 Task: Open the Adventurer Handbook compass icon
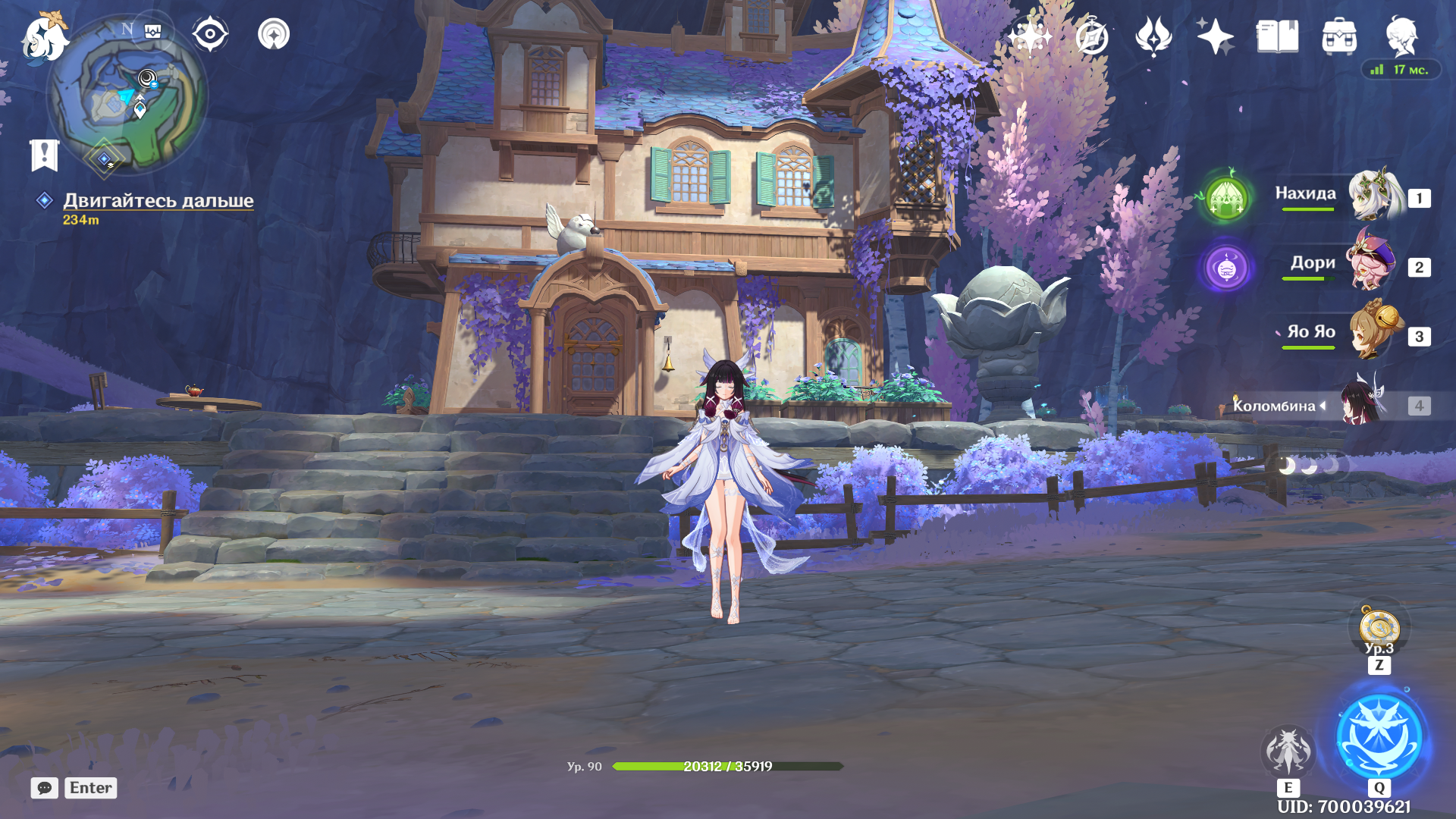point(1091,36)
